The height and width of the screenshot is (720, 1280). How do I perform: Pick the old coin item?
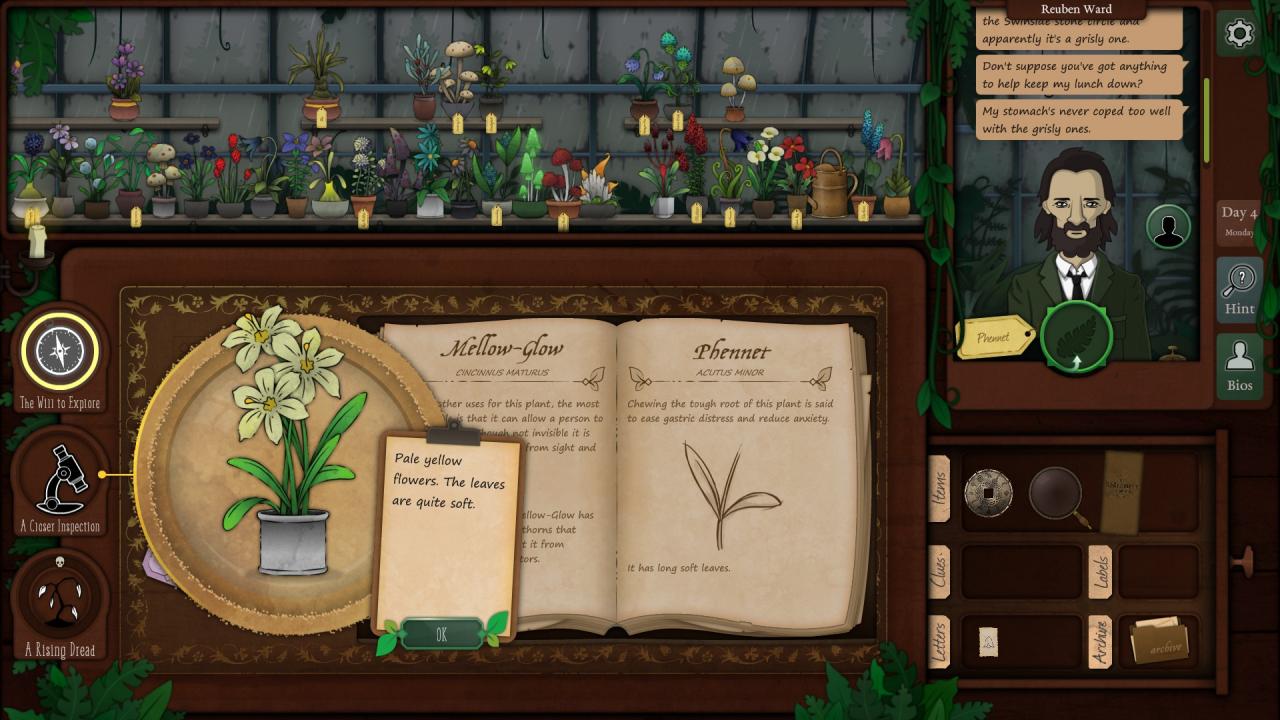[988, 492]
